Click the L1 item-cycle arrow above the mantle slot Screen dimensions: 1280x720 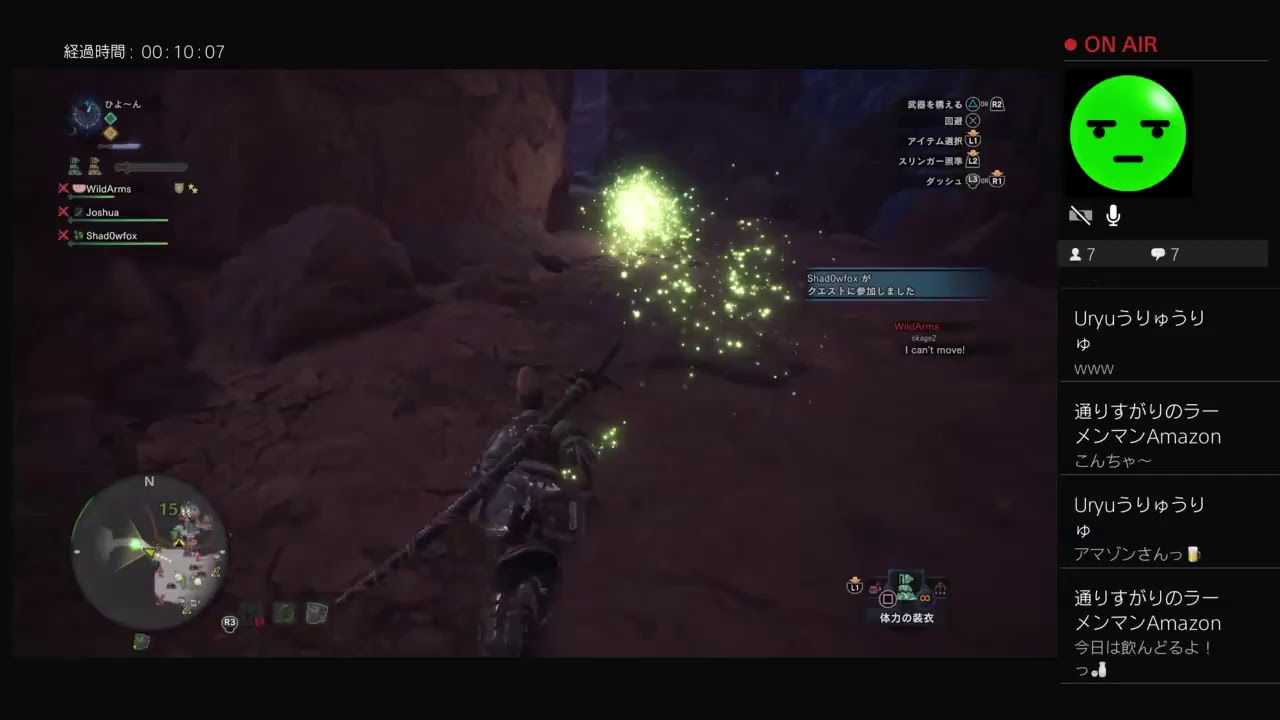856,587
